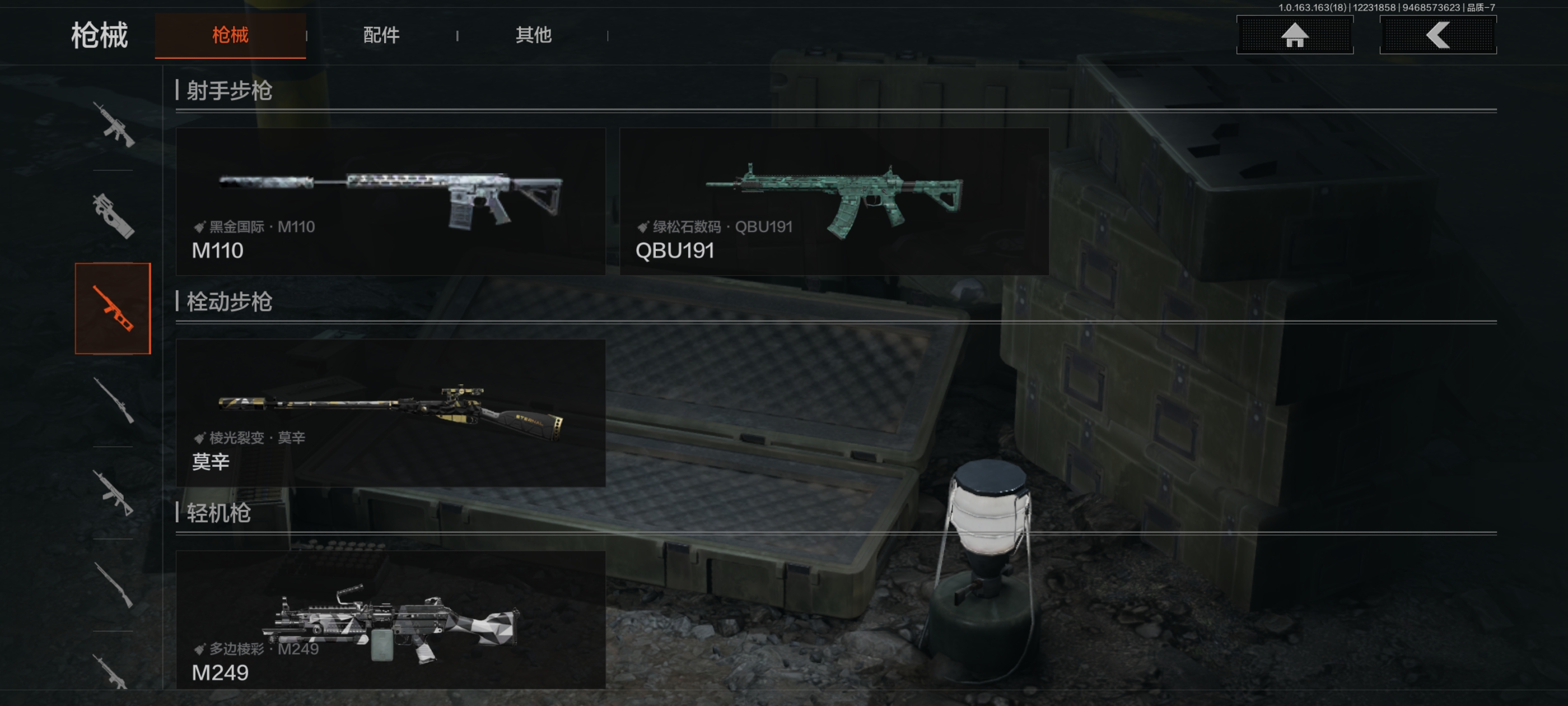Switch to the 枪械 tab
The width and height of the screenshot is (1568, 706).
click(230, 35)
